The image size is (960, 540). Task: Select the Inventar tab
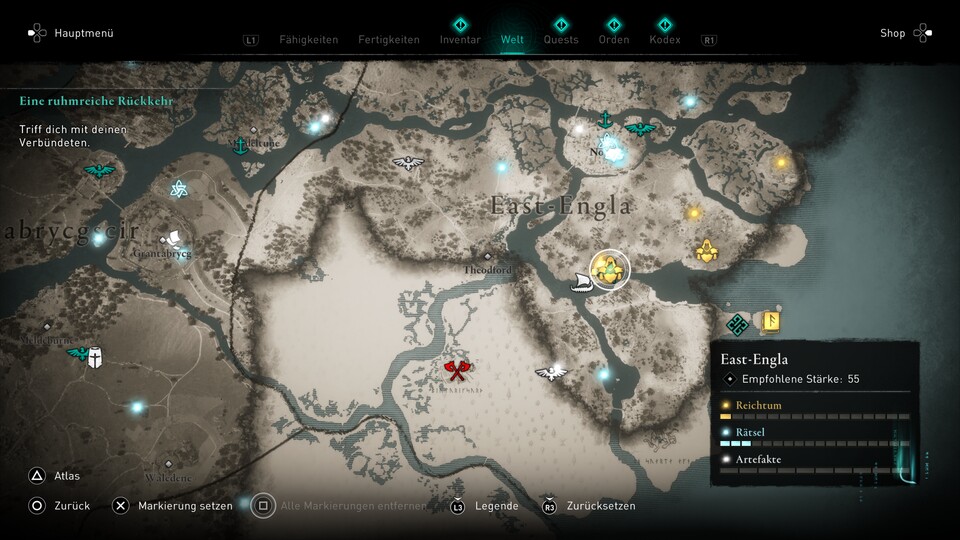tap(460, 40)
